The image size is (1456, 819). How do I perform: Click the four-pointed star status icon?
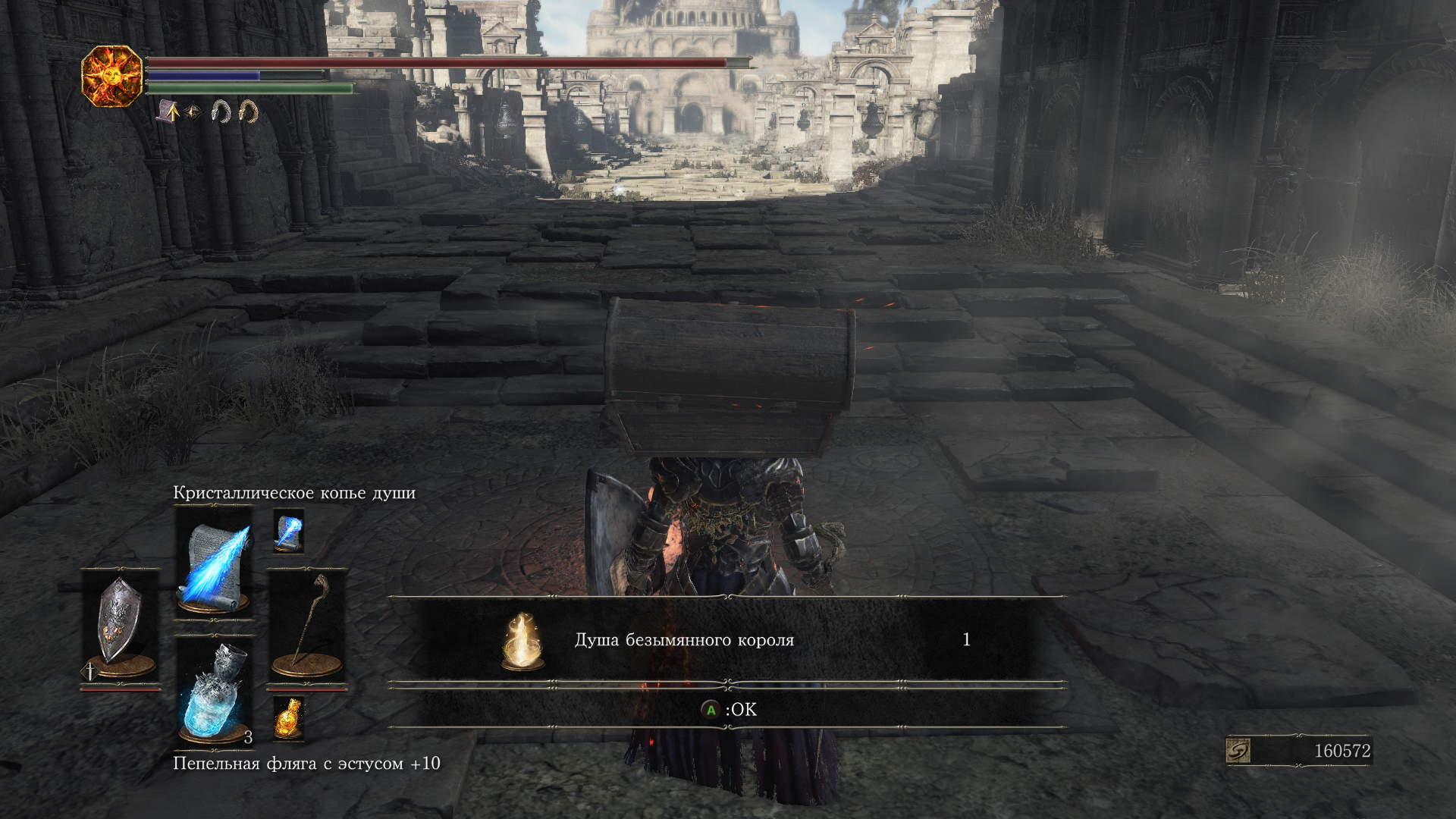point(194,113)
